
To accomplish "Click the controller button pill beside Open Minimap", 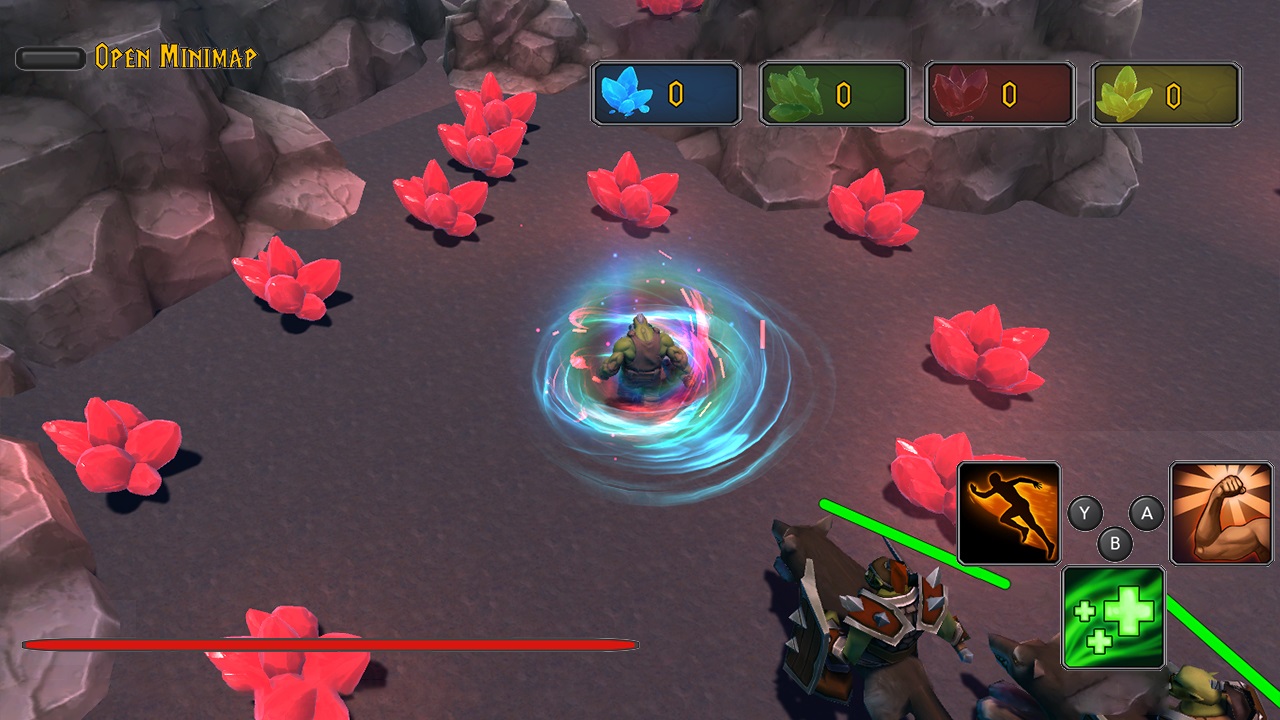I will pyautogui.click(x=49, y=58).
